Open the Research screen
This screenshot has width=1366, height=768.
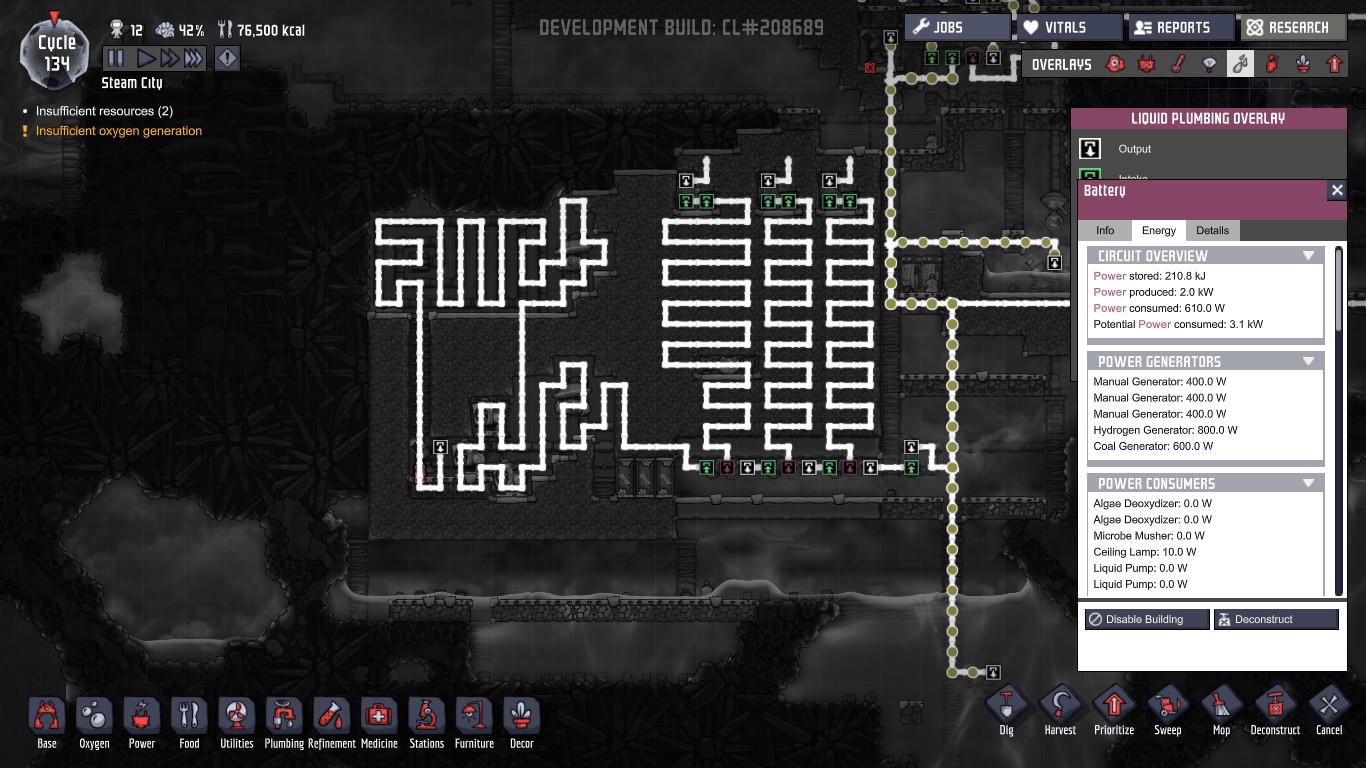[1292, 28]
